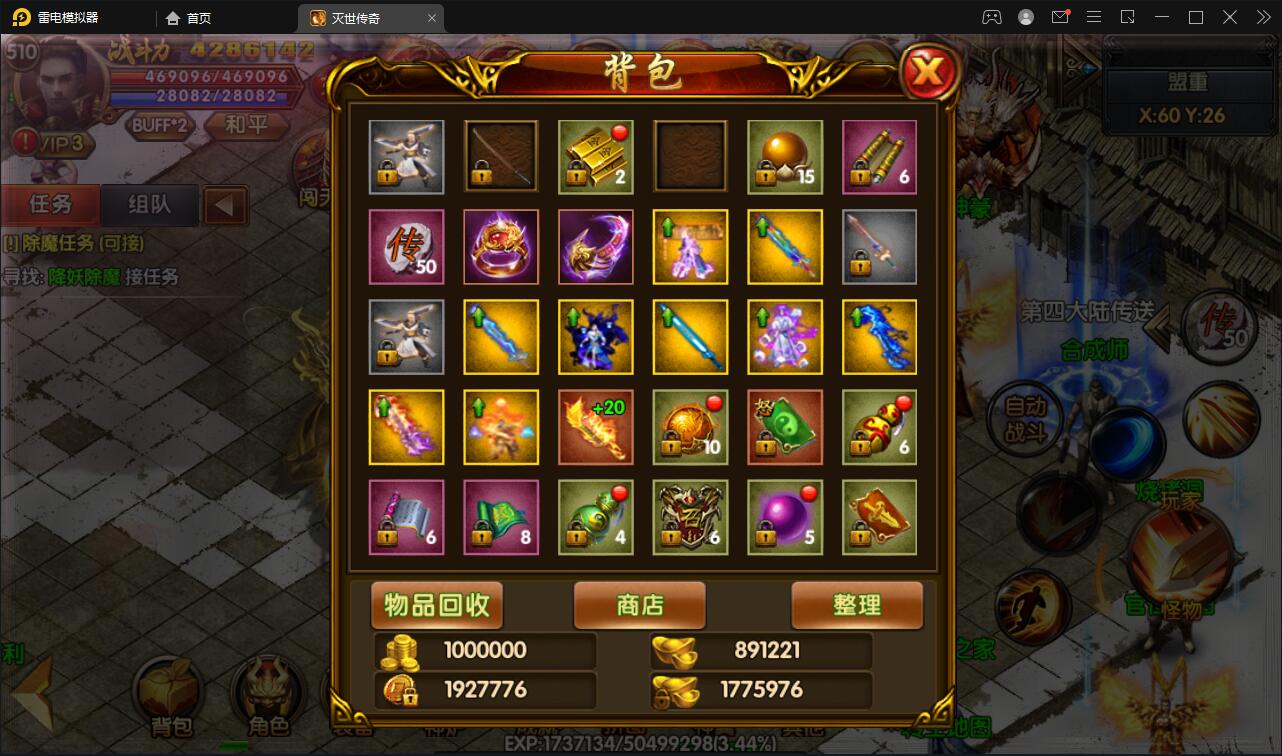Switch to the 组队 team tab
Screen dimensions: 1282x756
point(146,205)
